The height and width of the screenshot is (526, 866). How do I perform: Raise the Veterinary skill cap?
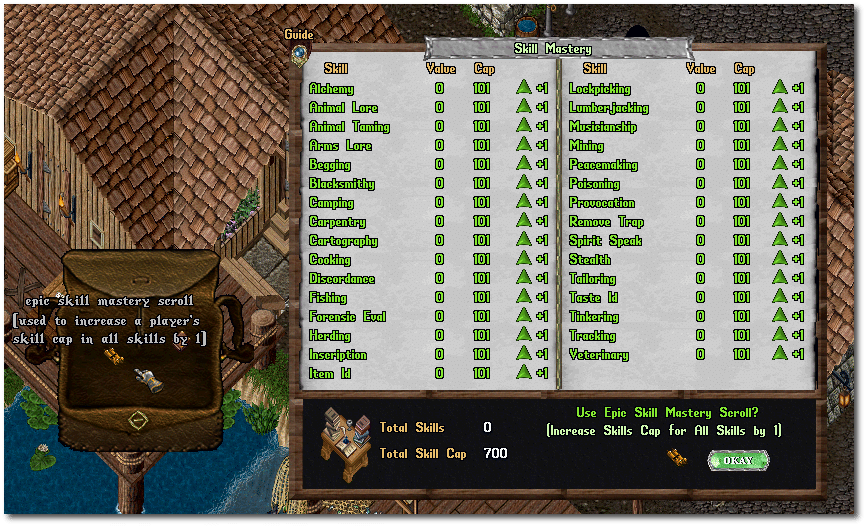pyautogui.click(x=779, y=354)
